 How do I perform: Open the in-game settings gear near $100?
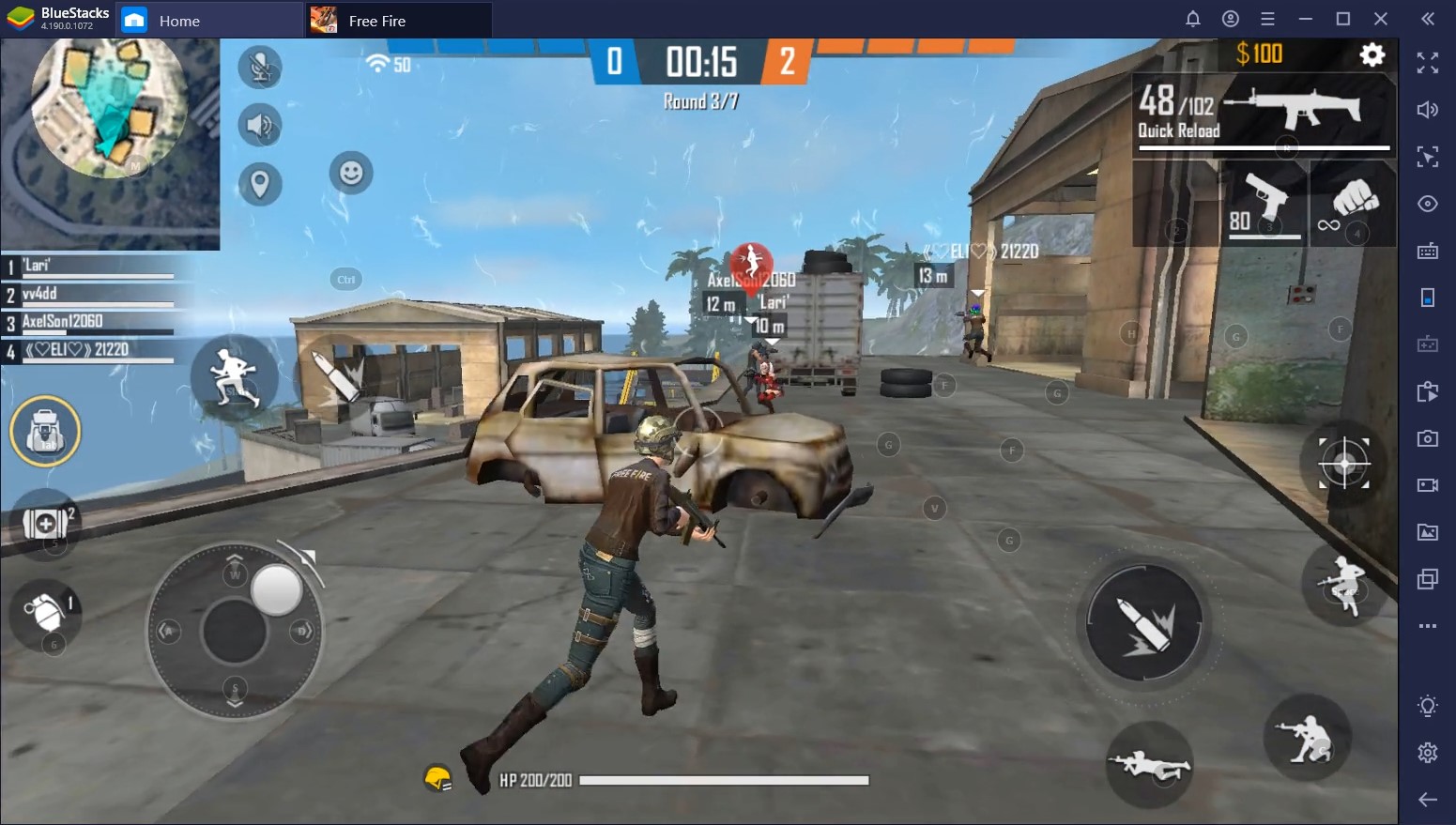(x=1372, y=54)
